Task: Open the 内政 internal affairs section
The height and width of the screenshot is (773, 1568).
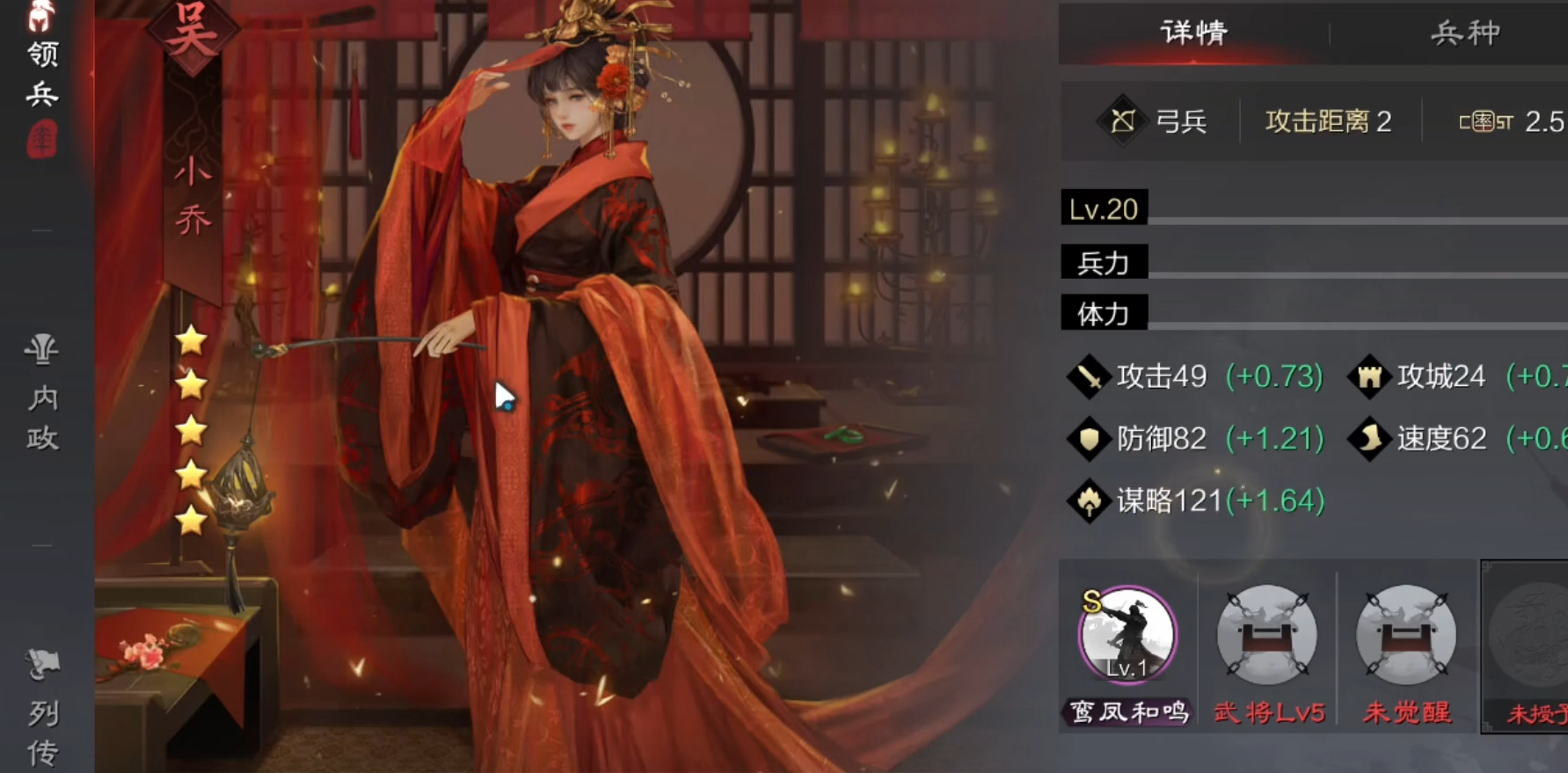Action: click(42, 396)
